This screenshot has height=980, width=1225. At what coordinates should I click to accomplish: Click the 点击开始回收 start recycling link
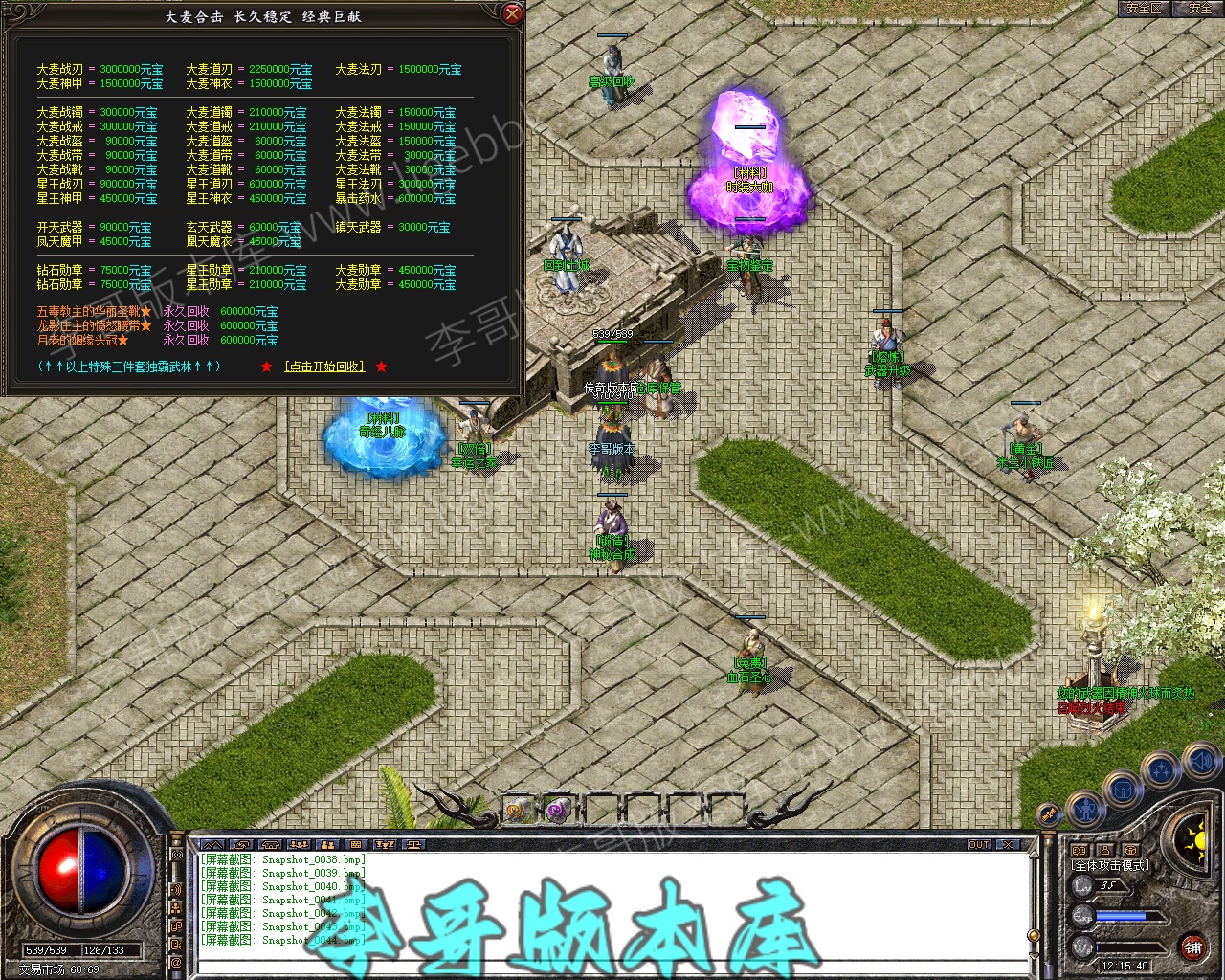pyautogui.click(x=324, y=367)
